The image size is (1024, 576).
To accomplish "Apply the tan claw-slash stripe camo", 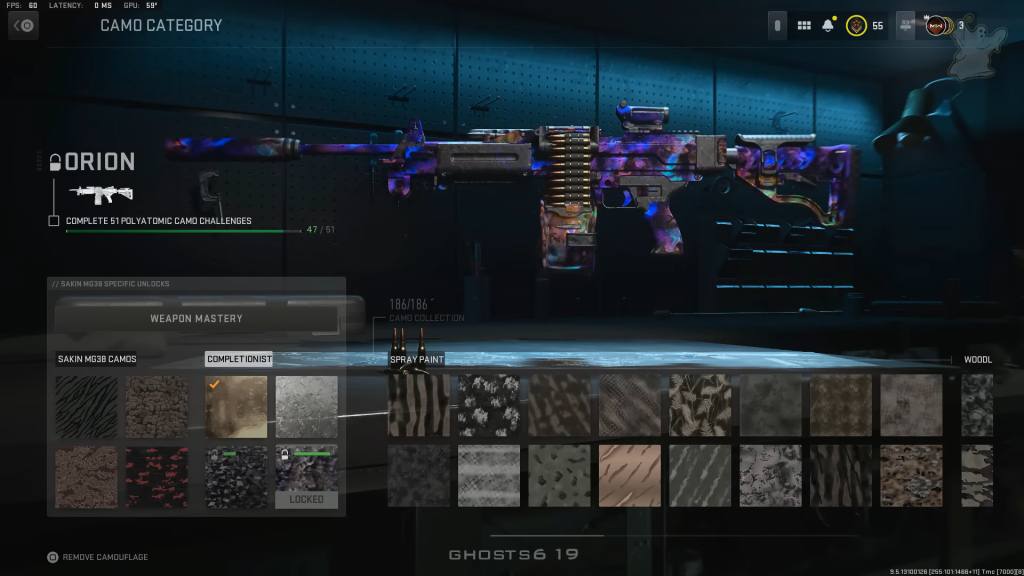I will coord(630,476).
